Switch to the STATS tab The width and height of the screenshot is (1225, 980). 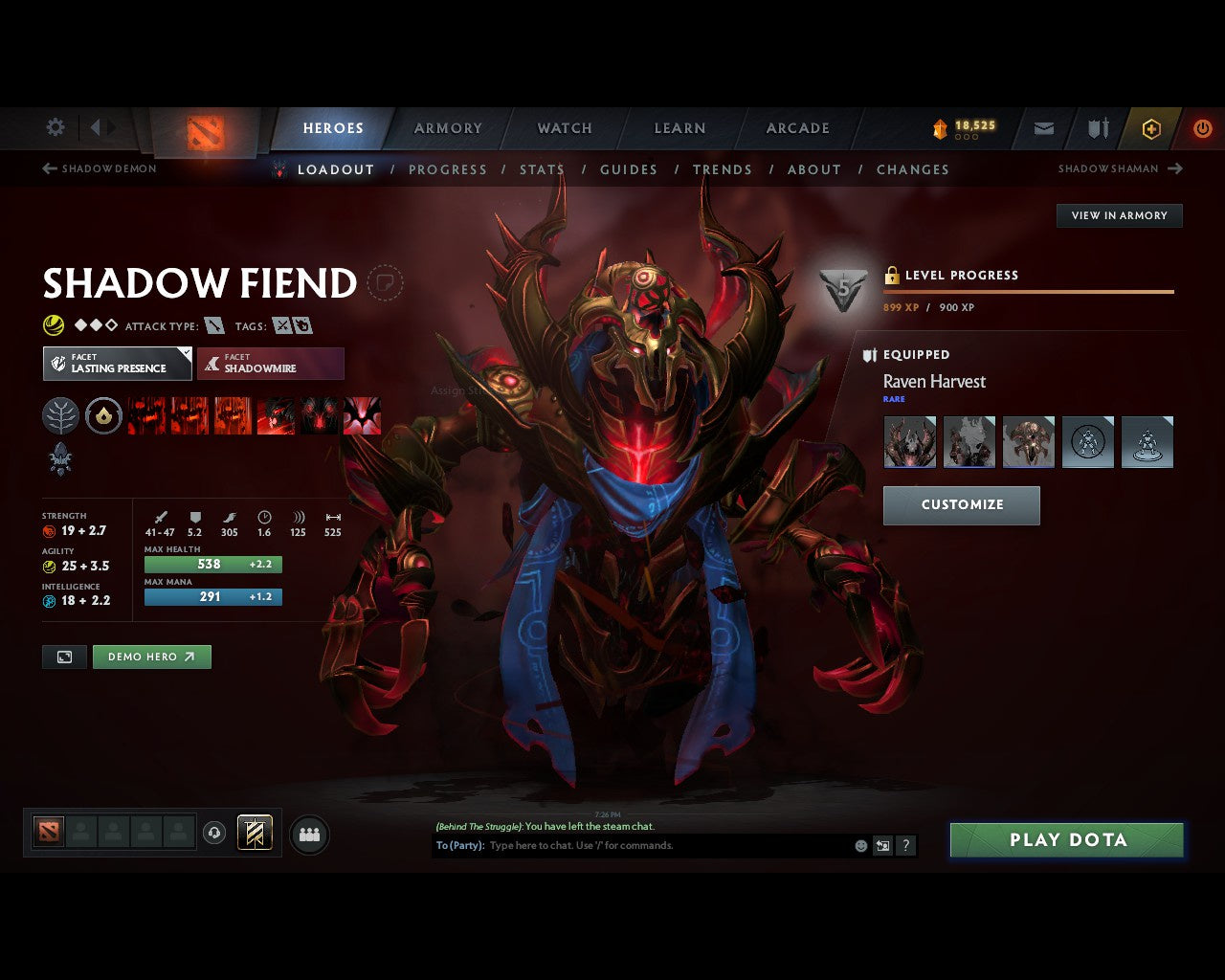click(542, 169)
